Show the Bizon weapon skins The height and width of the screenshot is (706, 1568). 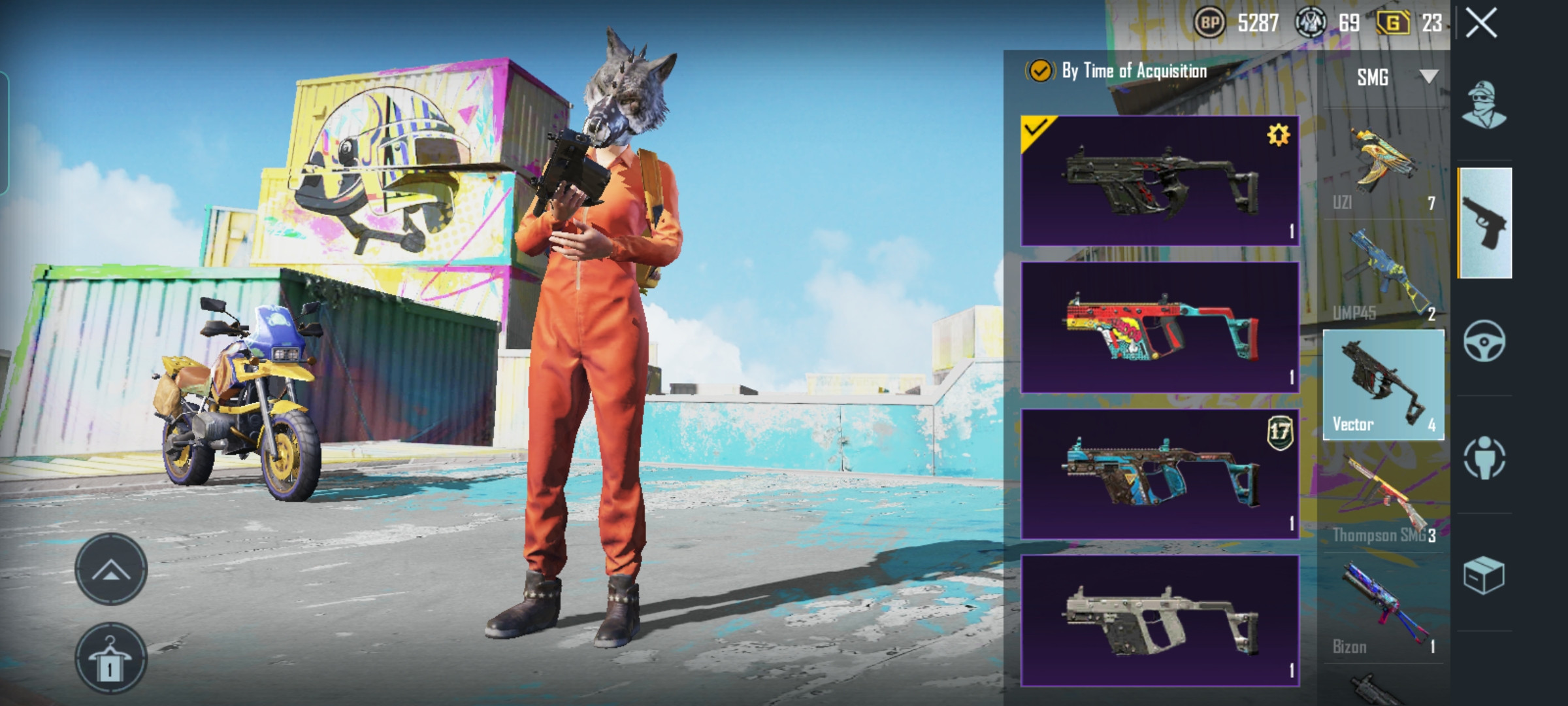[x=1384, y=609]
